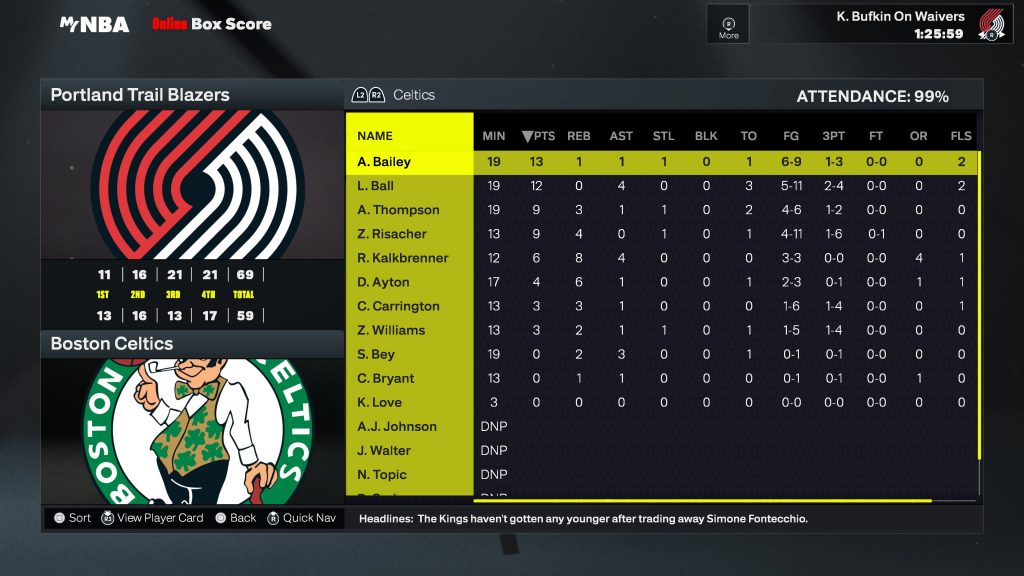Select Z. Williams in the list
Viewport: 1024px width, 576px height.
(x=391, y=330)
